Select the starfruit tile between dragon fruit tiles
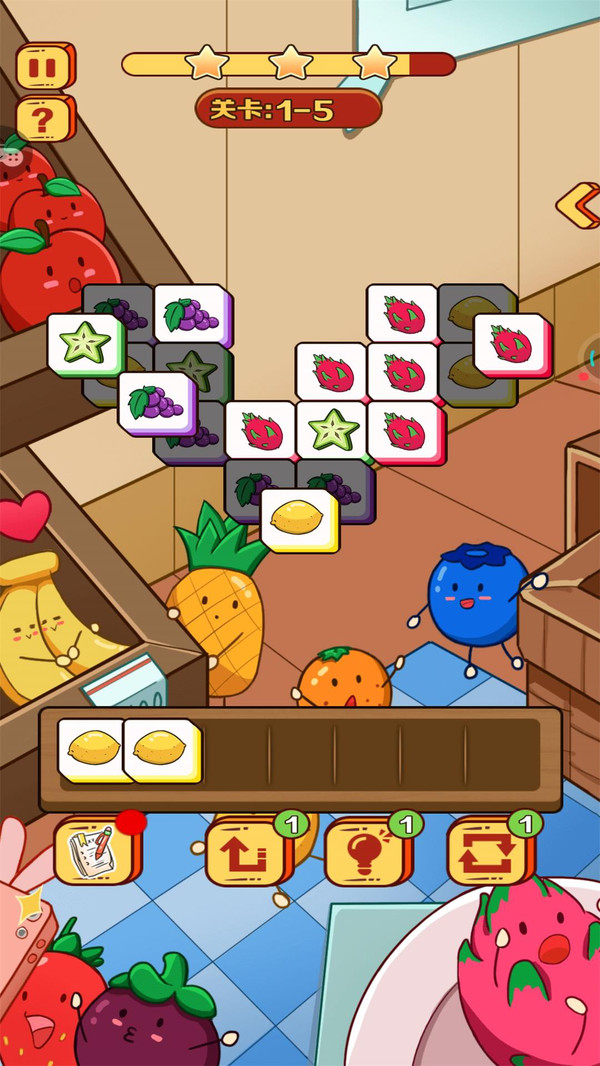This screenshot has width=600, height=1066. pos(331,430)
